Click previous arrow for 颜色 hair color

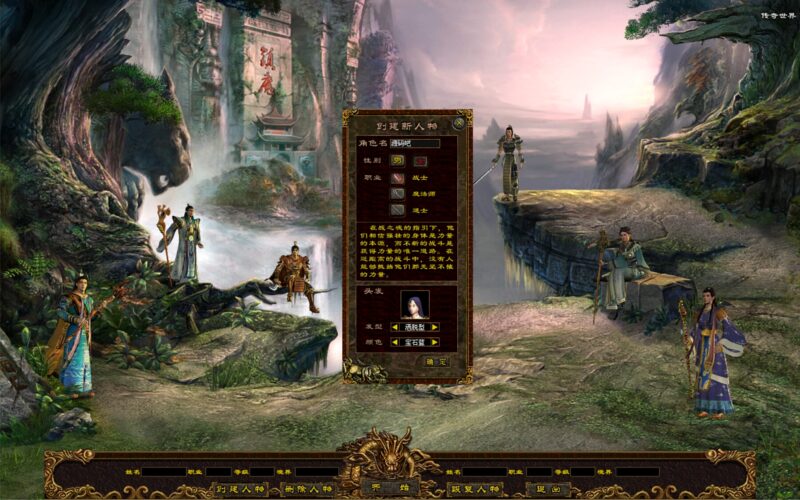point(394,341)
